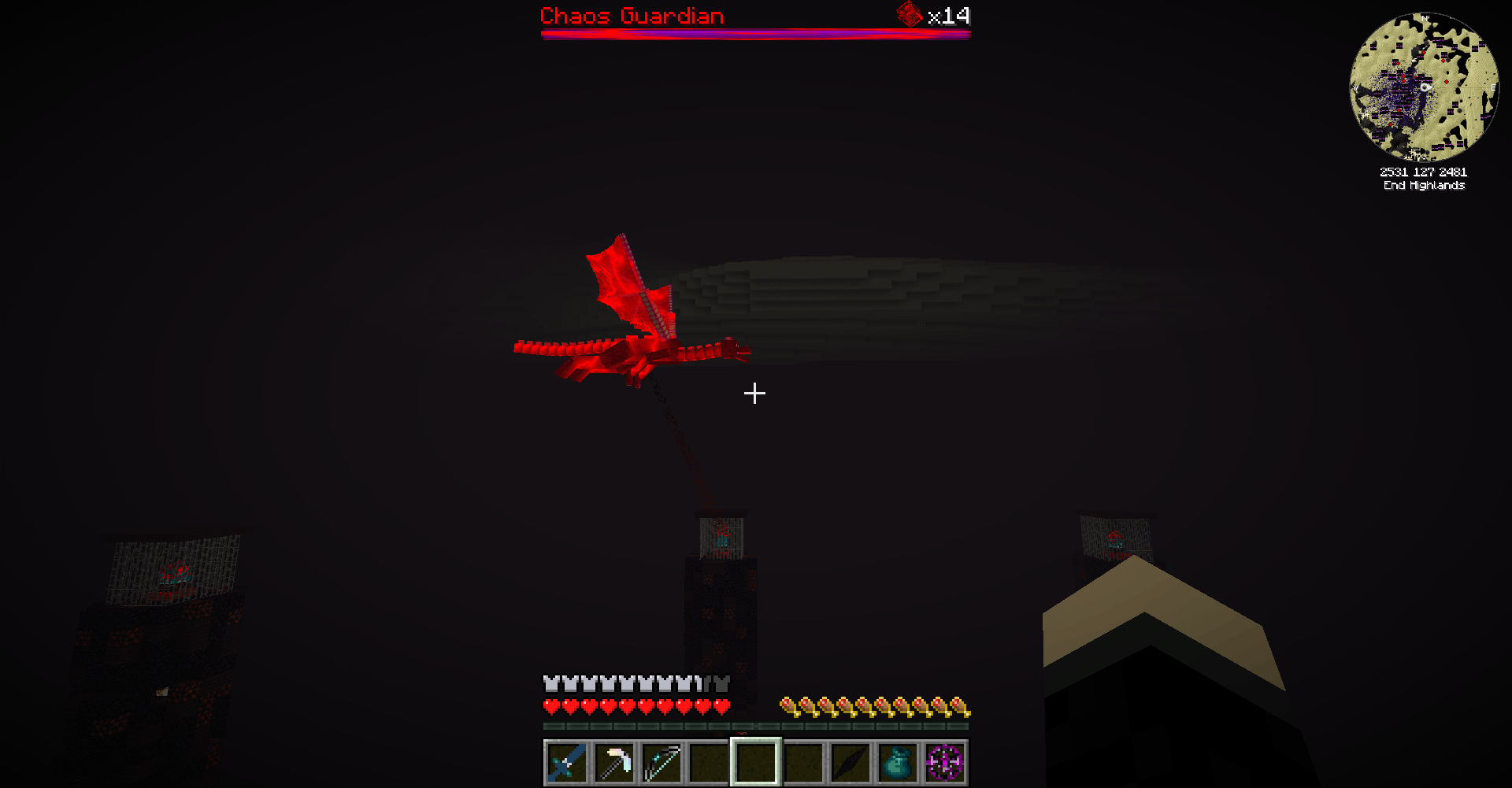Screen dimensions: 1512x788
Task: Click the red icon beside the x14 counter
Action: (x=910, y=16)
